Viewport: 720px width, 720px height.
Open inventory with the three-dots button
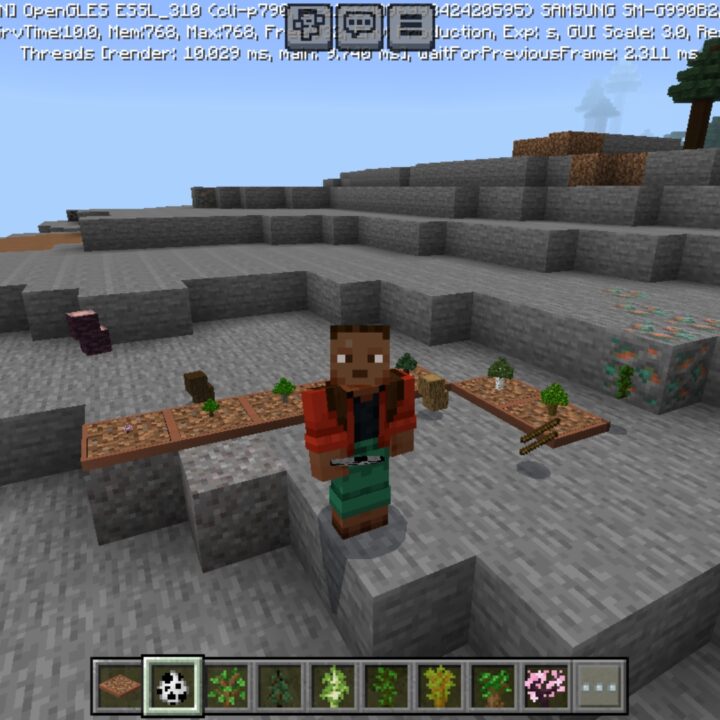(x=600, y=686)
